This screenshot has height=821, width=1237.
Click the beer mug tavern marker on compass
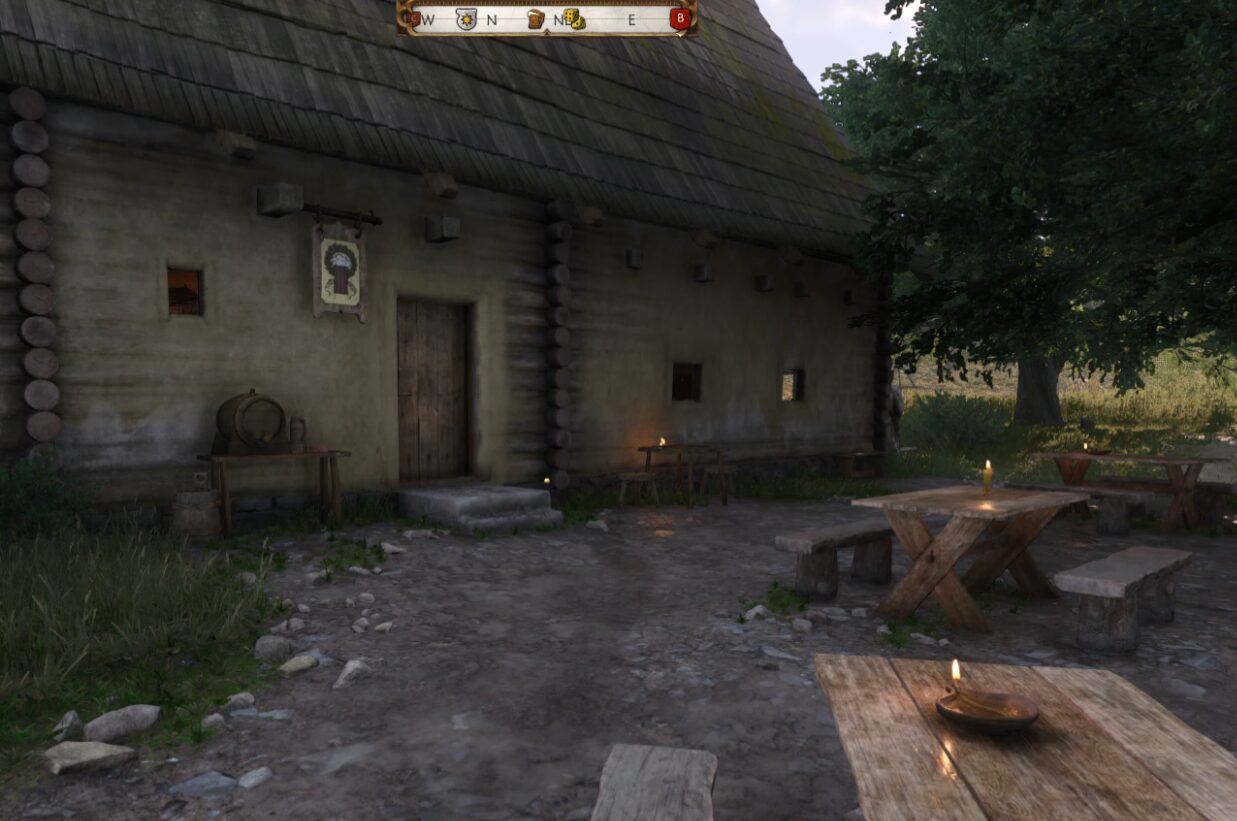535,18
